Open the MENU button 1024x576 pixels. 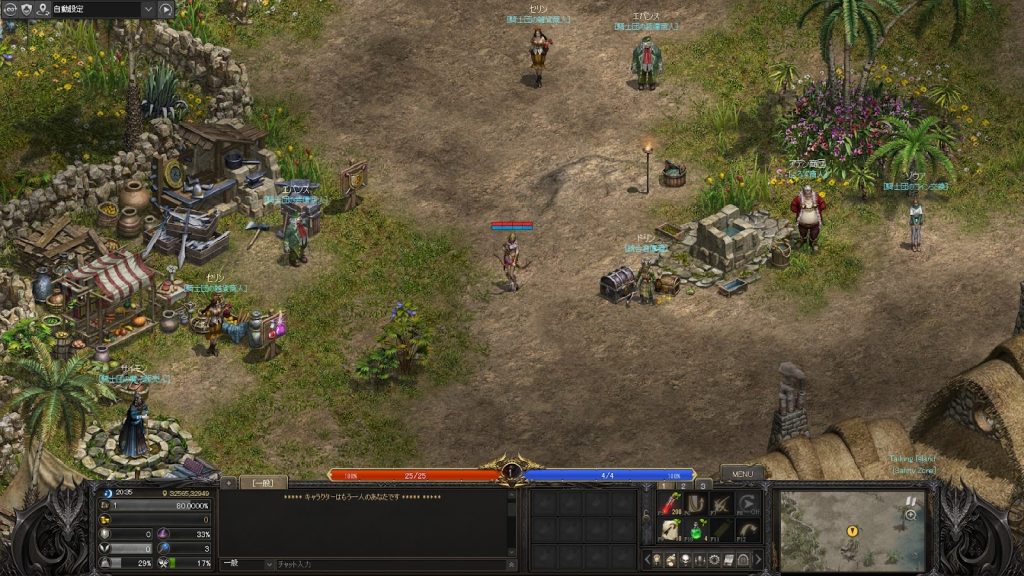pos(741,473)
